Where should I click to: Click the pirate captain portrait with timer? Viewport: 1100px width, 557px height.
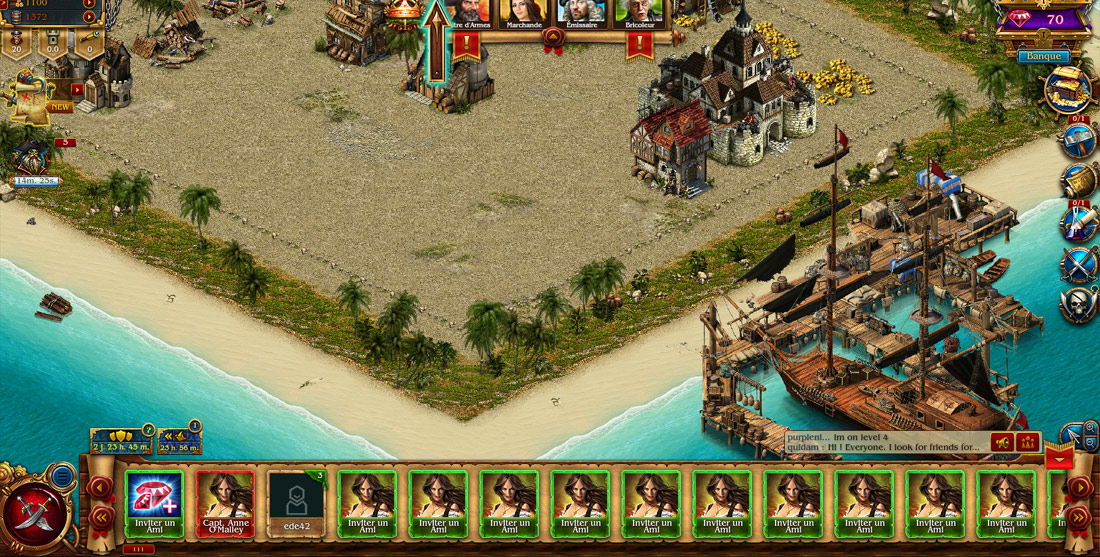(30, 158)
